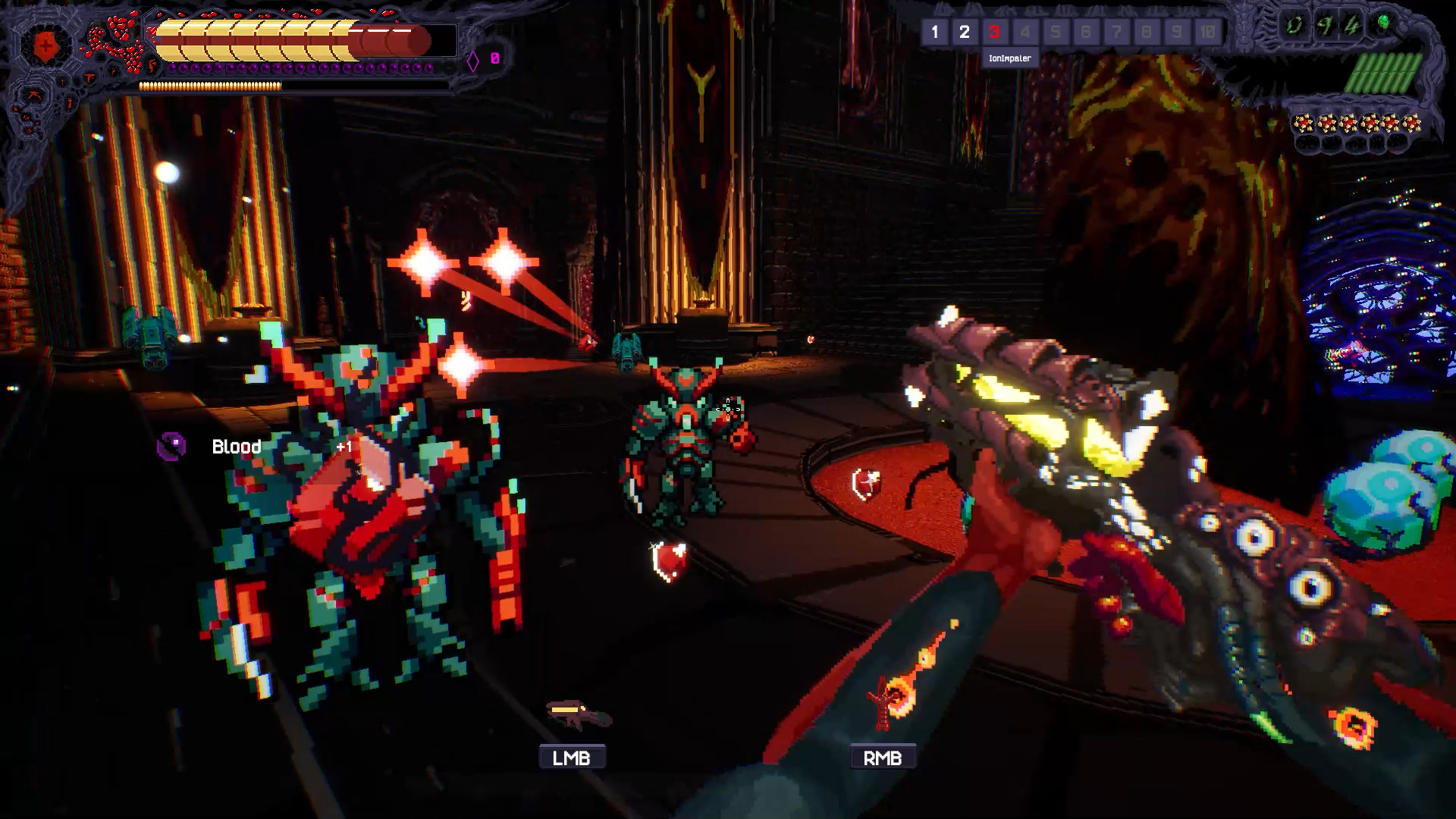Click the magenta diamond icon in the HUD
Image resolution: width=1456 pixels, height=819 pixels.
[x=473, y=61]
